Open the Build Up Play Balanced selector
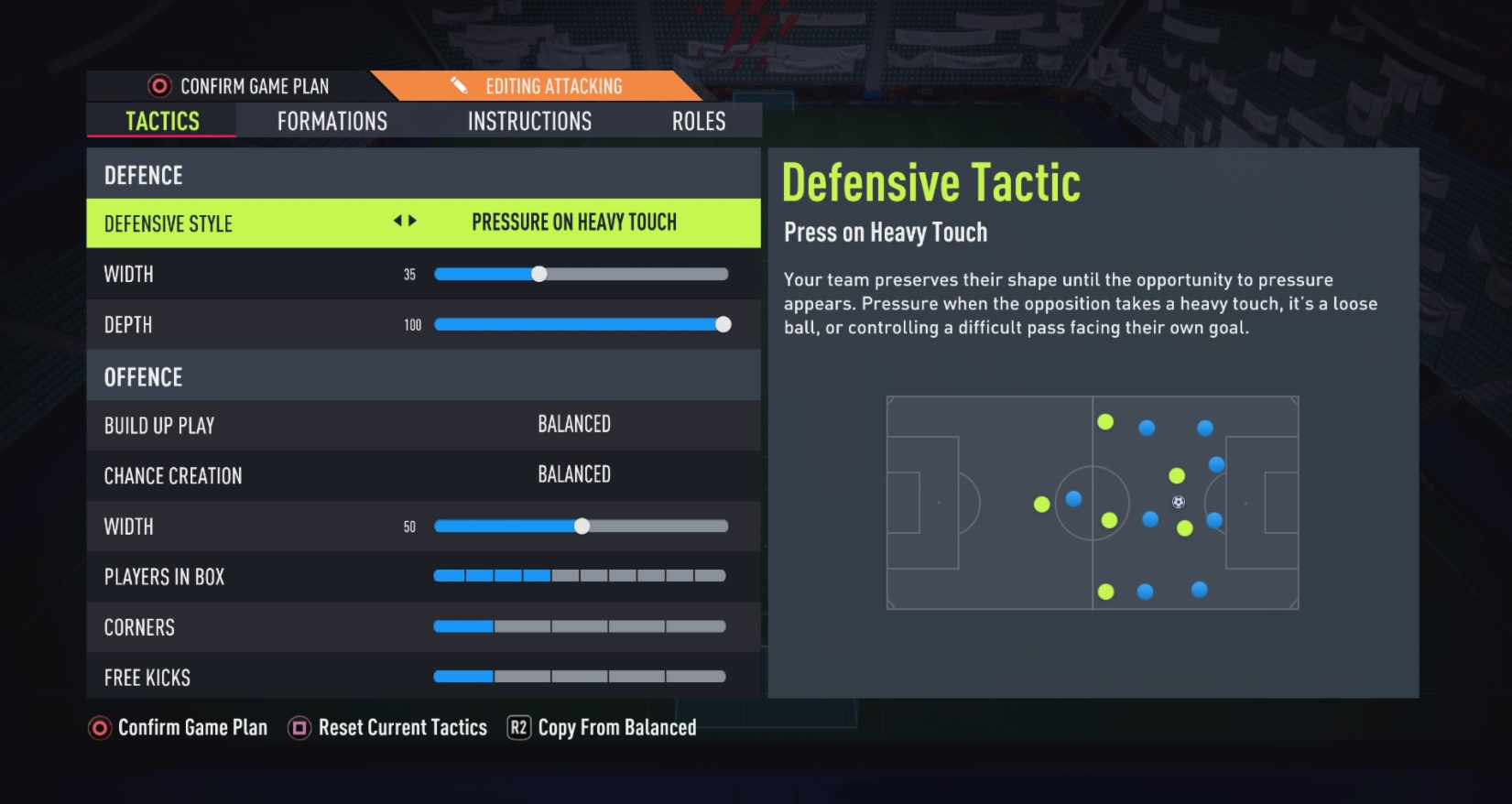 click(573, 424)
